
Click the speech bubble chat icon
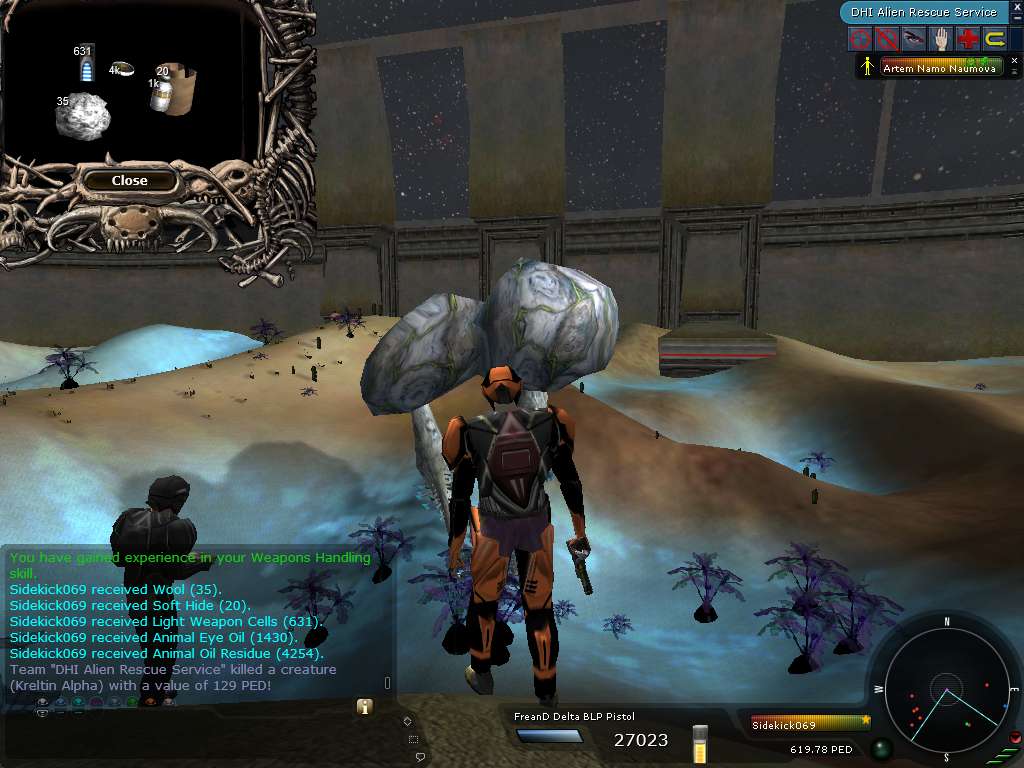tap(421, 757)
